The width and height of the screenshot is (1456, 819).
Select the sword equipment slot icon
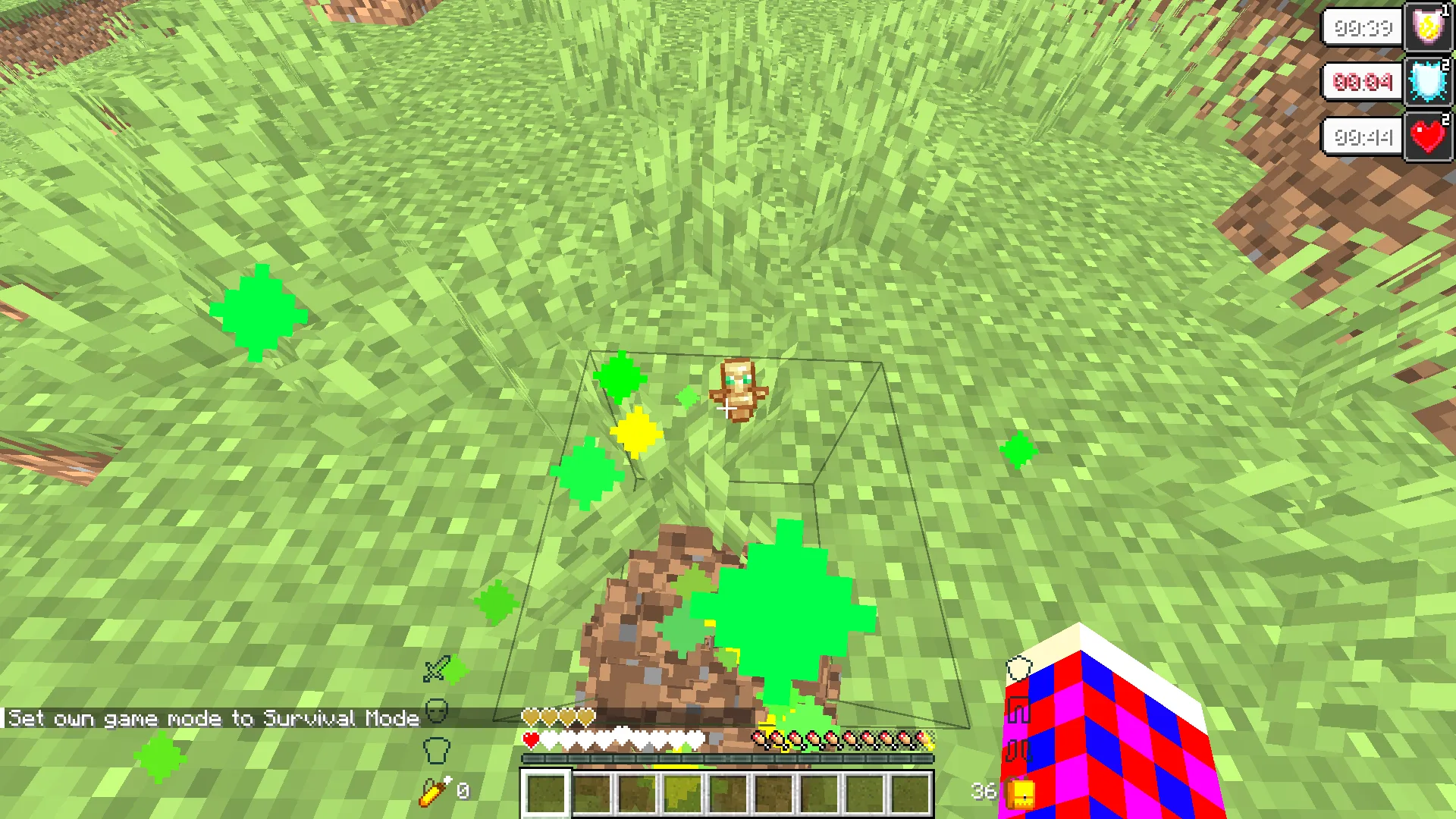[x=437, y=669]
